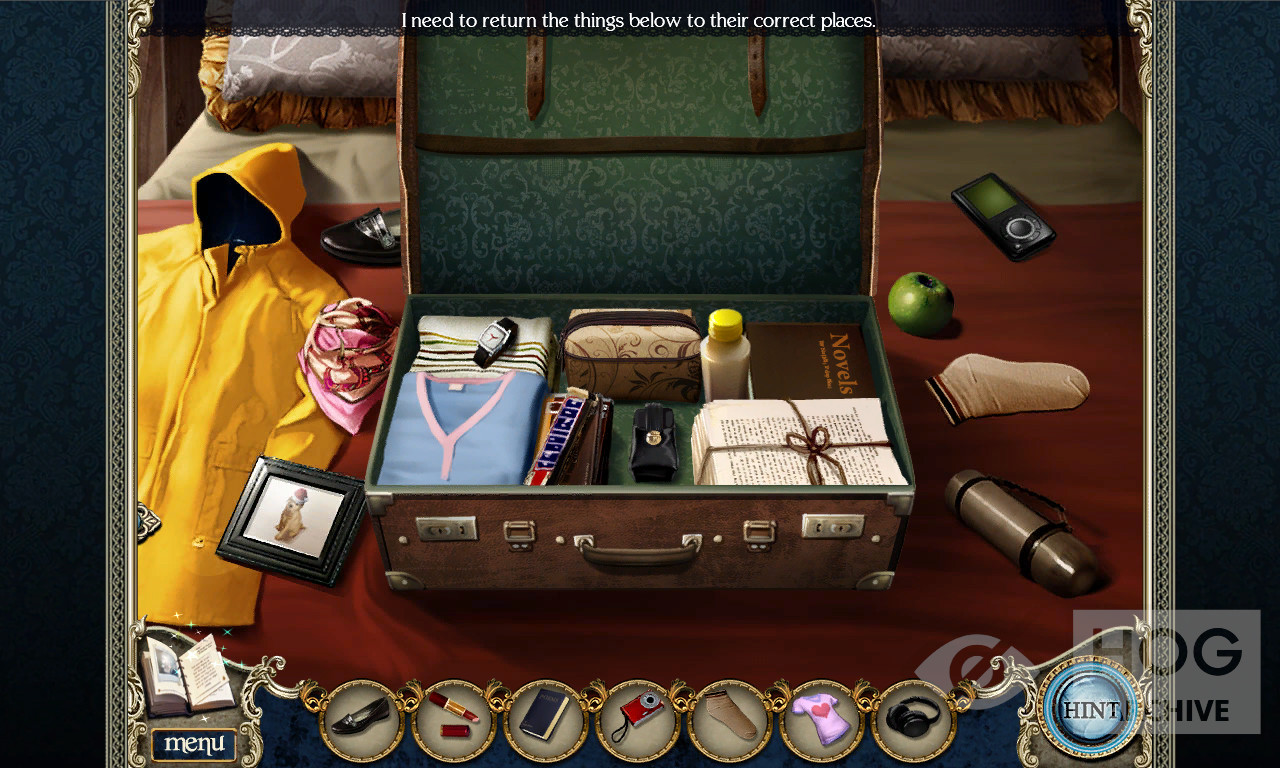Choose the black headphones item
The height and width of the screenshot is (768, 1280).
click(x=913, y=717)
